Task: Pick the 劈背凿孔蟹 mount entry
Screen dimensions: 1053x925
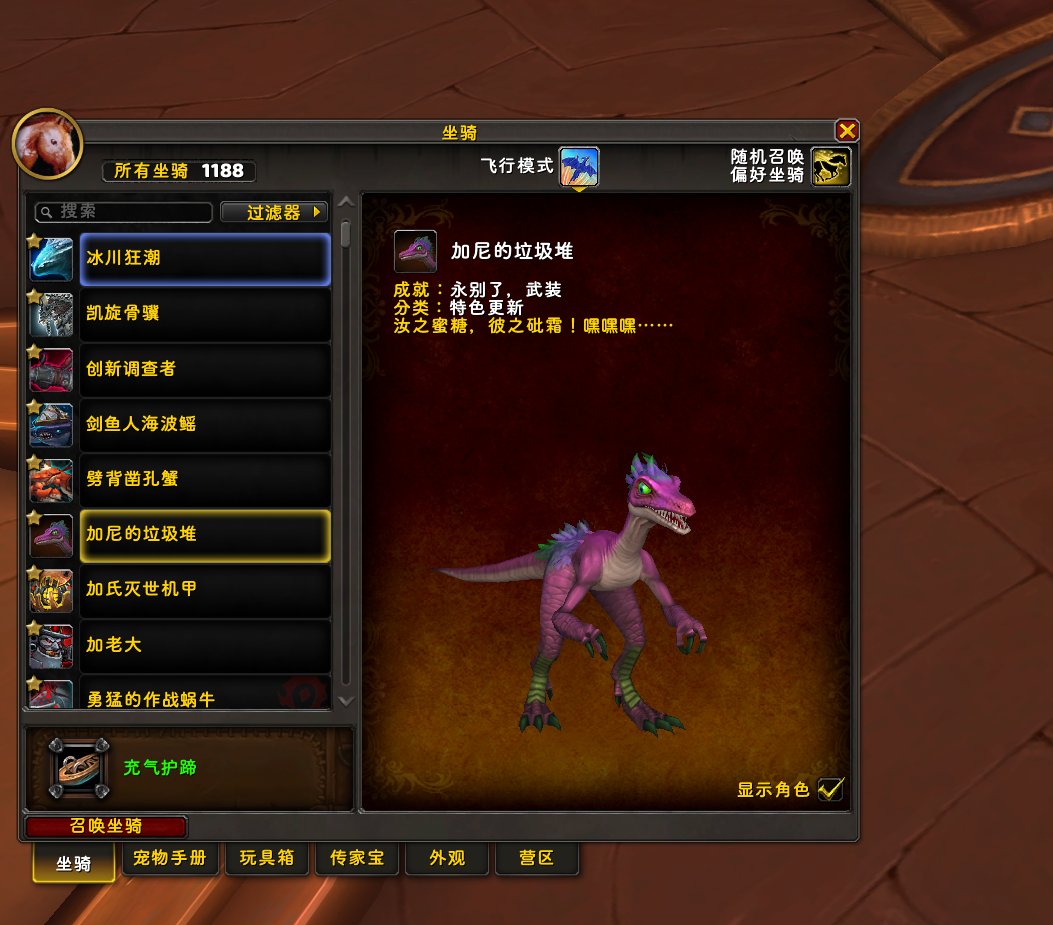Action: click(204, 479)
